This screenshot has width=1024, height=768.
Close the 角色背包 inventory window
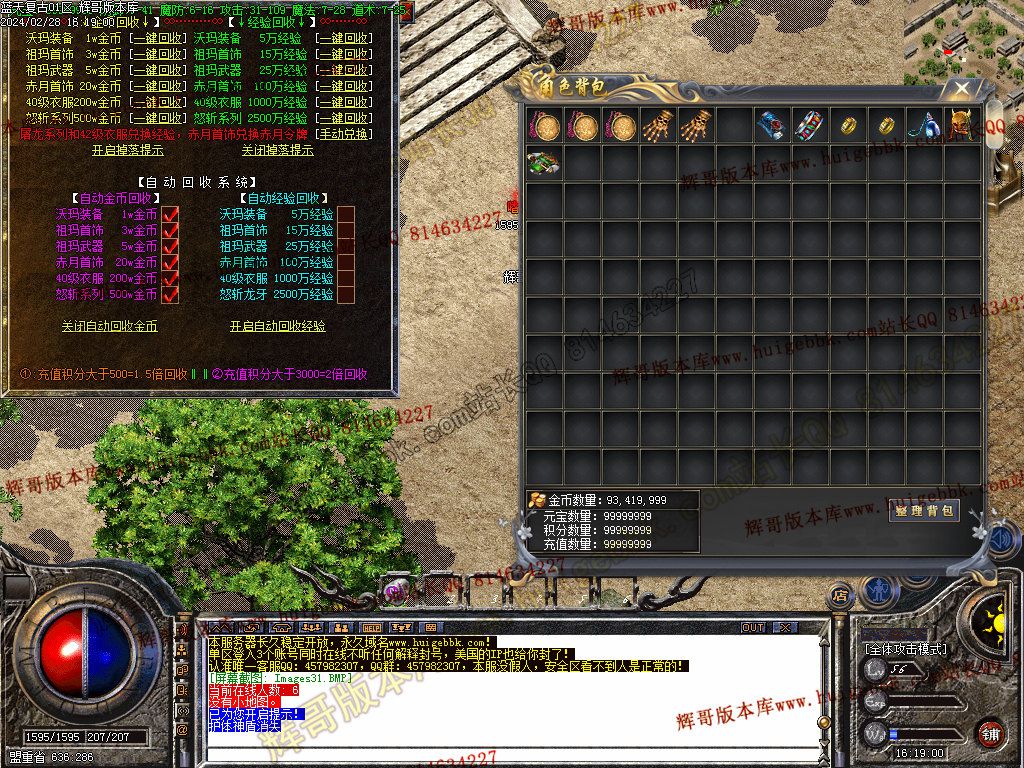(x=961, y=88)
